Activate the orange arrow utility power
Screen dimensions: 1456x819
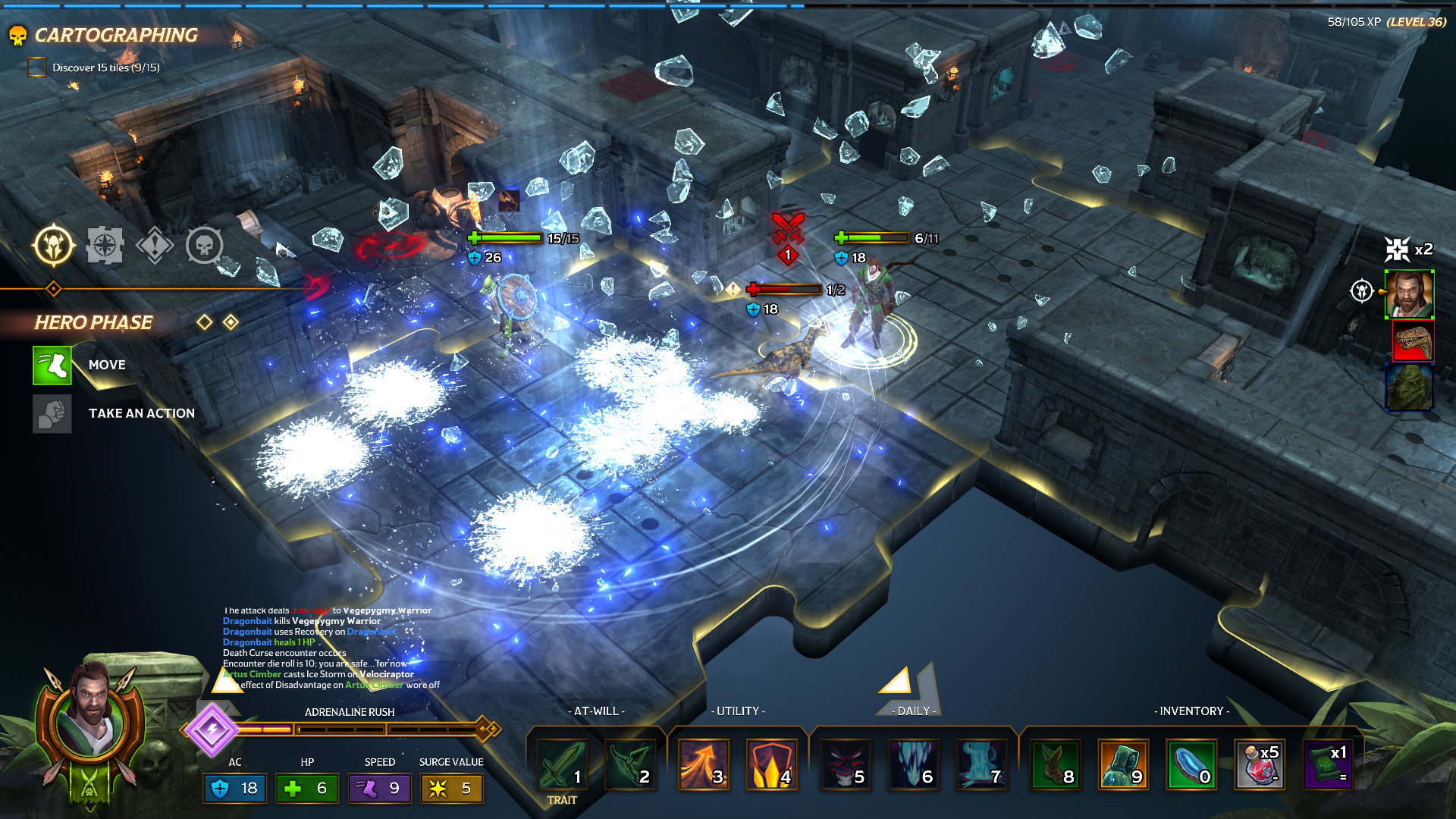pyautogui.click(x=703, y=764)
